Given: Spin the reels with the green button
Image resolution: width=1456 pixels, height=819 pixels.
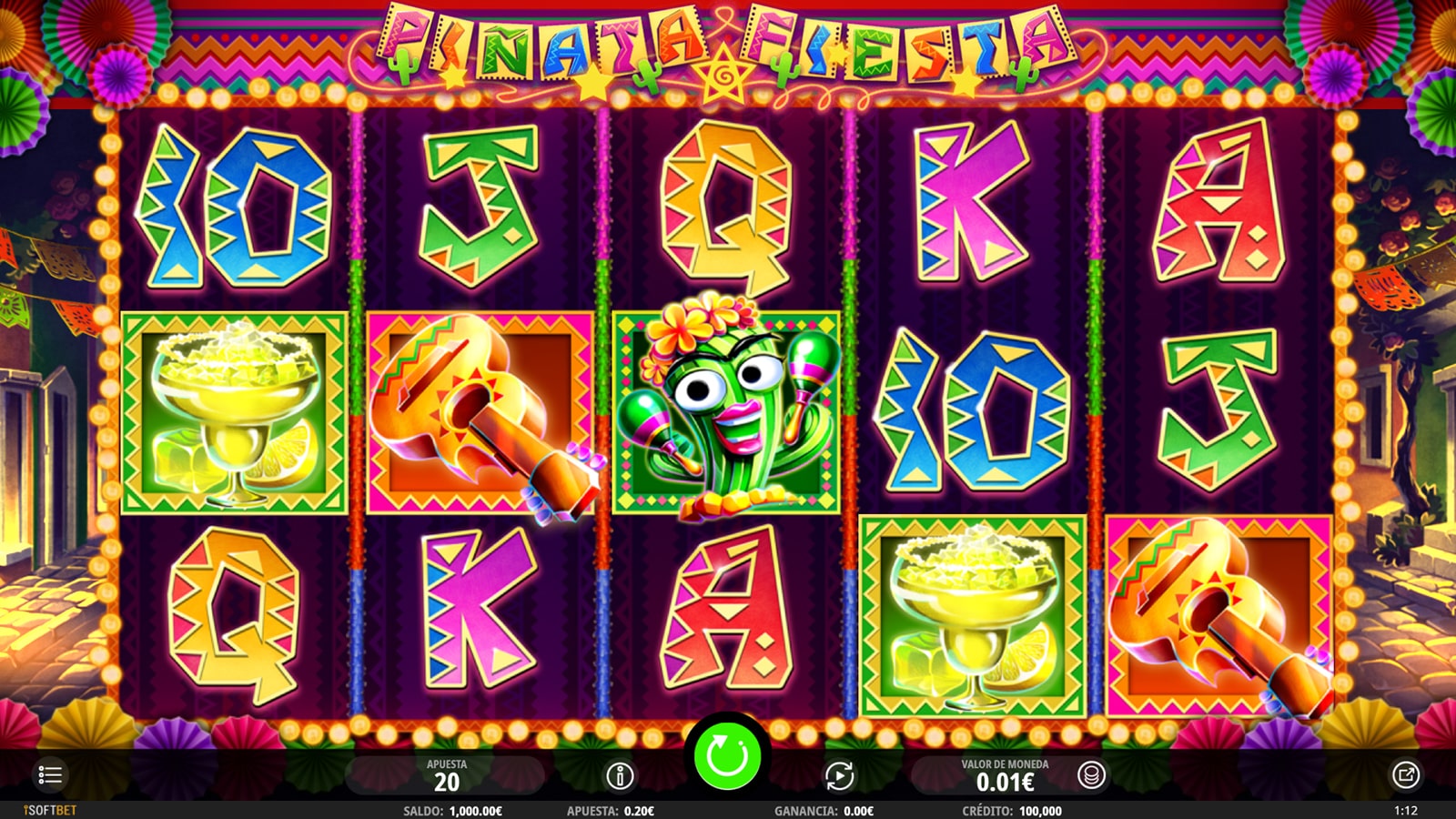Looking at the screenshot, I should (727, 755).
